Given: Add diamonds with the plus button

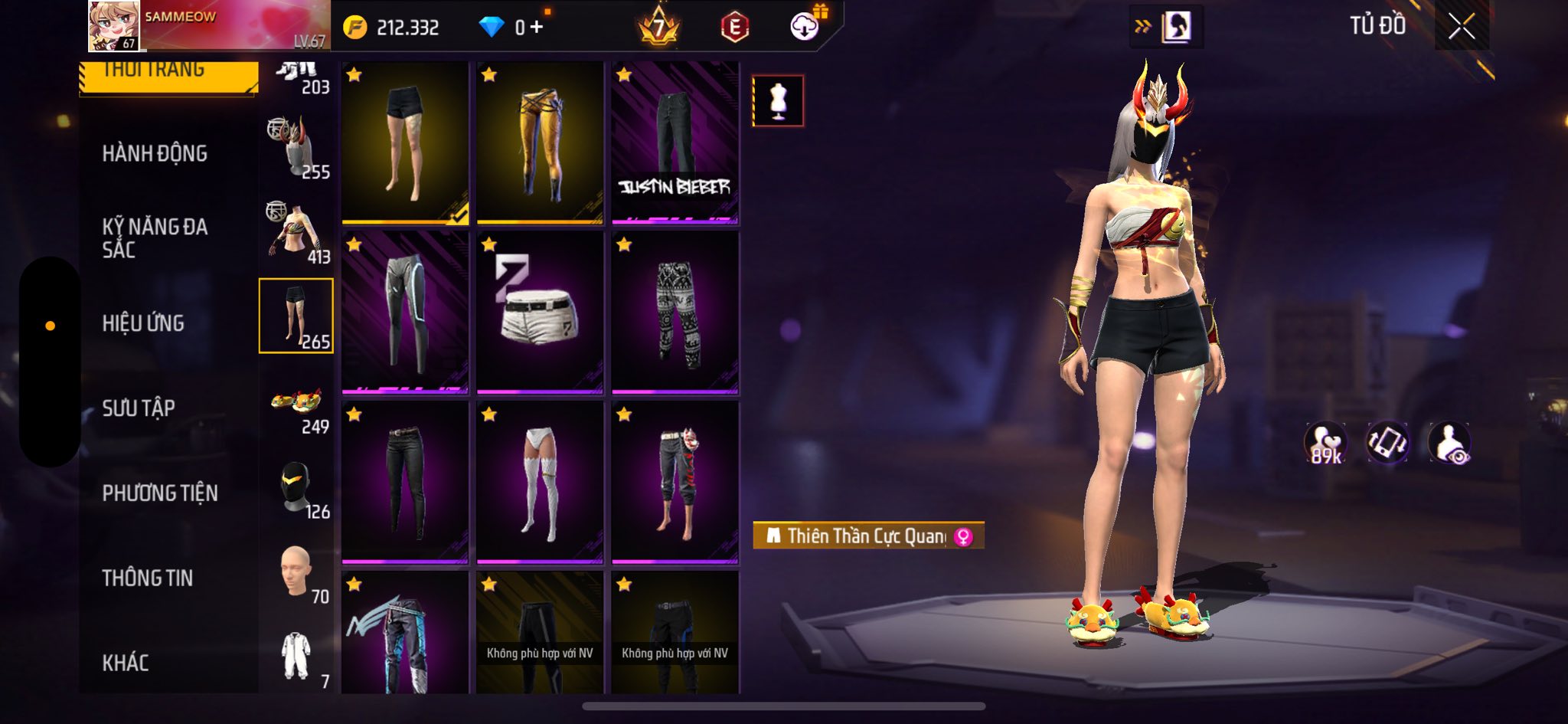Looking at the screenshot, I should 537,28.
